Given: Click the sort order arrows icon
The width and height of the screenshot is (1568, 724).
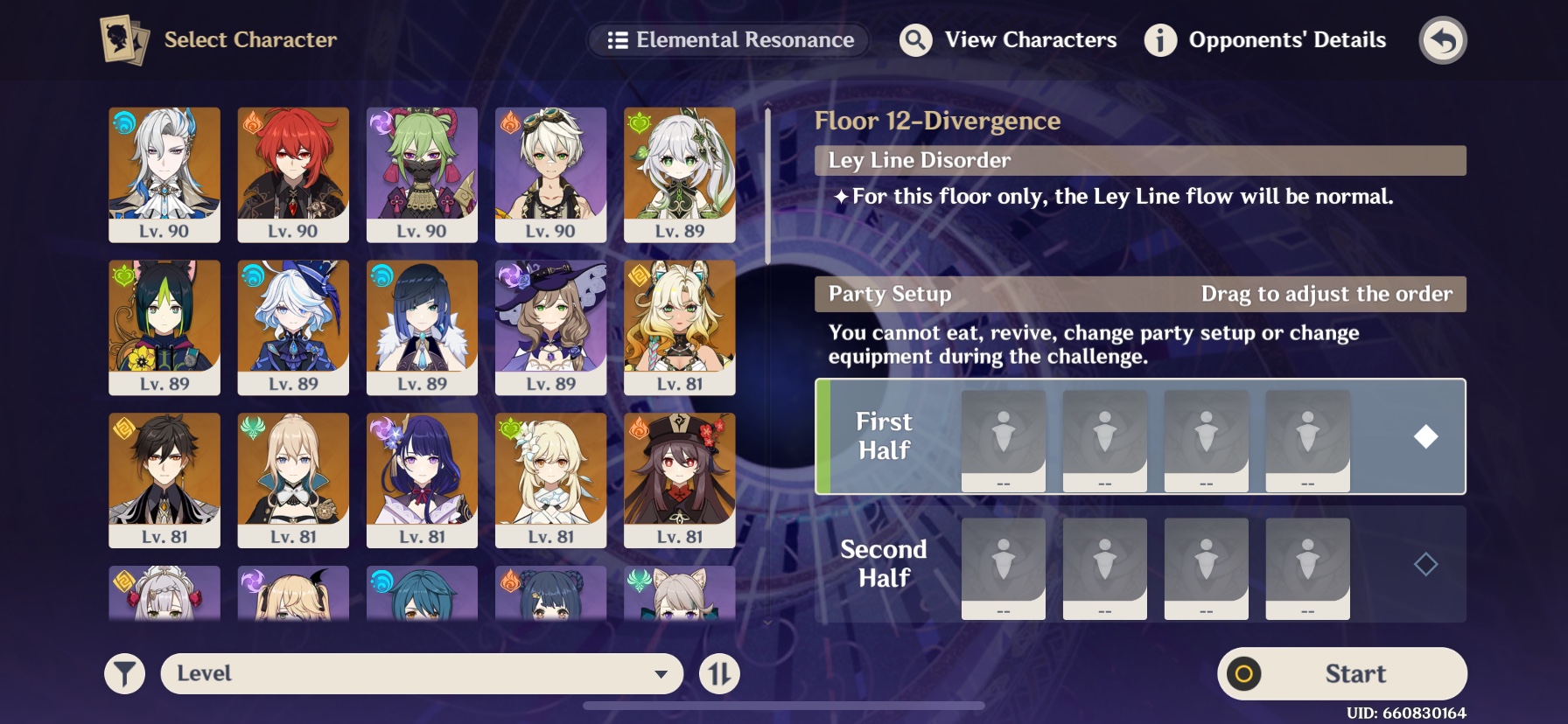Looking at the screenshot, I should (x=717, y=673).
